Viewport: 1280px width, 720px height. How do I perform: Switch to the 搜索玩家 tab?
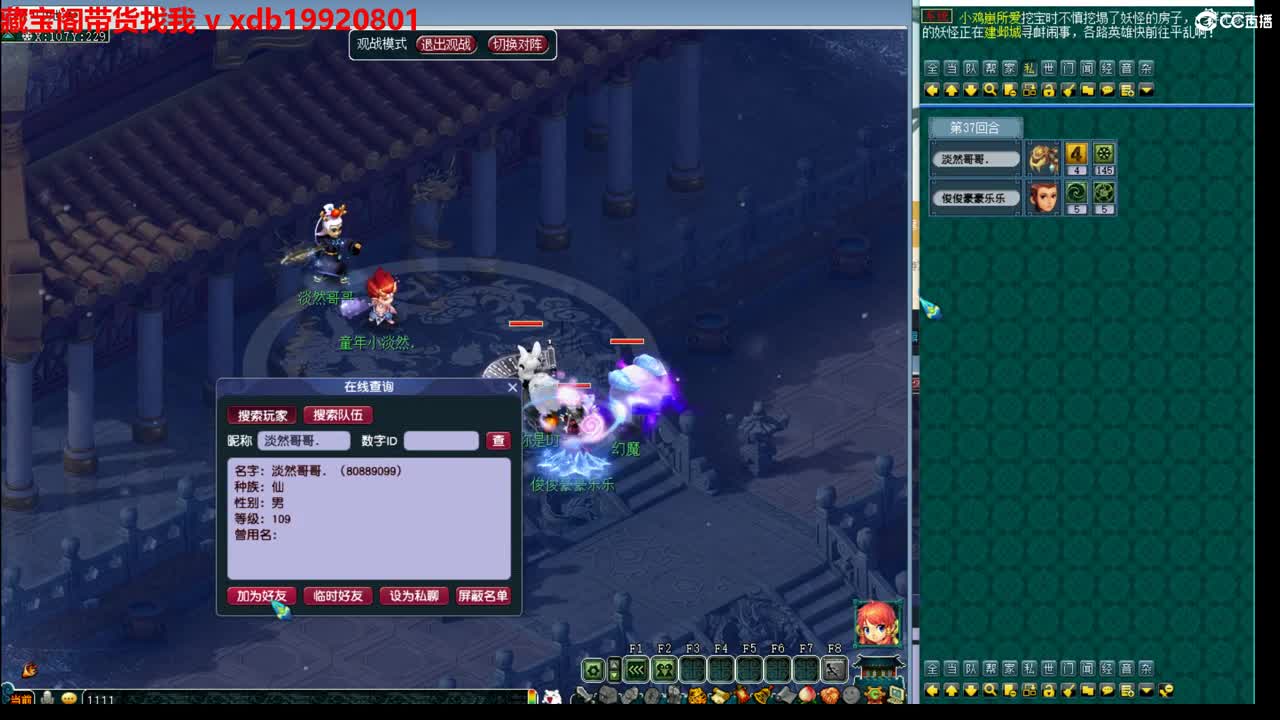point(261,415)
